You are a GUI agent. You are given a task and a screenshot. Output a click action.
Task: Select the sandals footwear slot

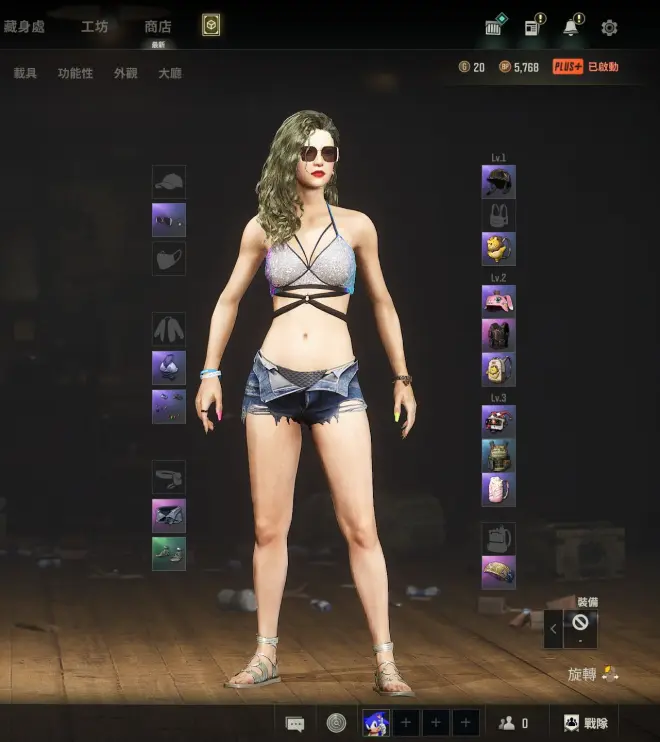click(x=169, y=553)
